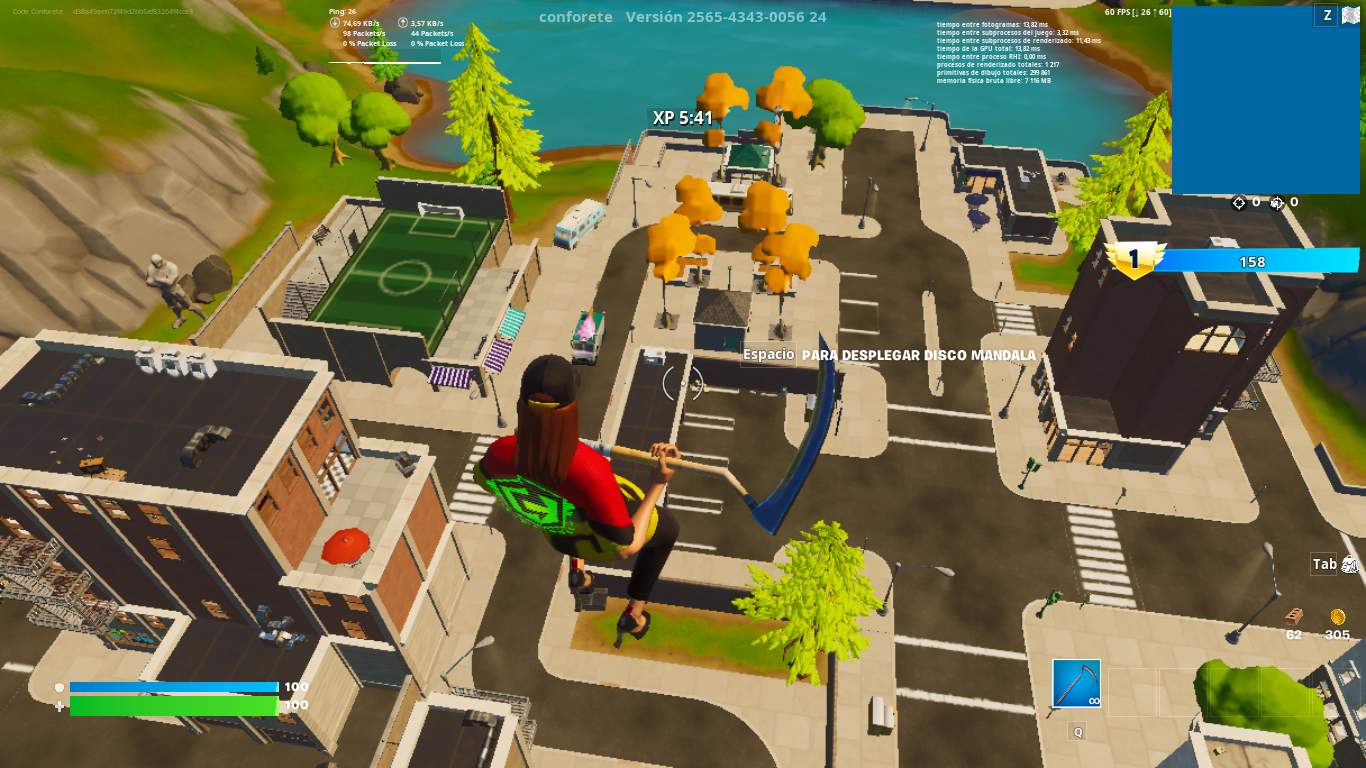
Task: Select the scythe pickaxe hotbar slot
Action: (x=1076, y=684)
